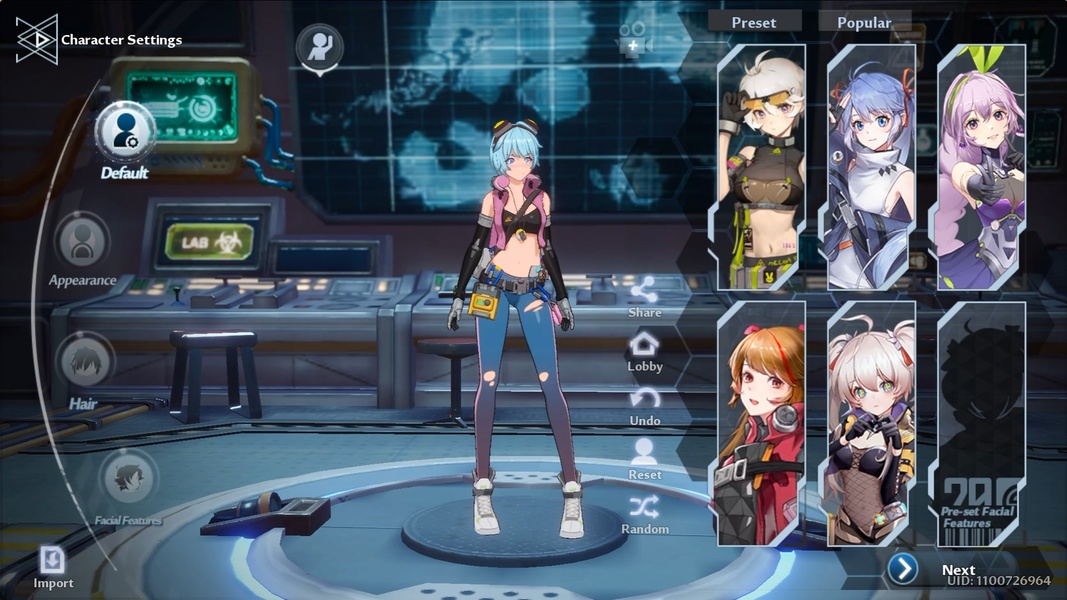This screenshot has width=1067, height=600.
Task: Select the Facial Features section
Action: [x=129, y=478]
